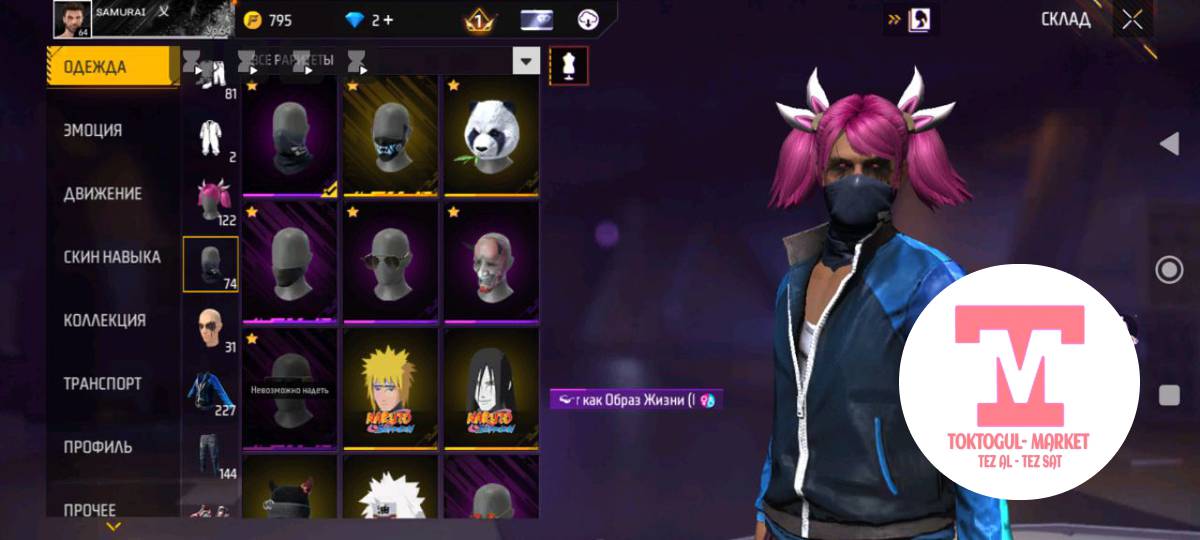1200x540 pixels.
Task: Select the СКИН НАВЫКА tab
Action: coord(112,257)
